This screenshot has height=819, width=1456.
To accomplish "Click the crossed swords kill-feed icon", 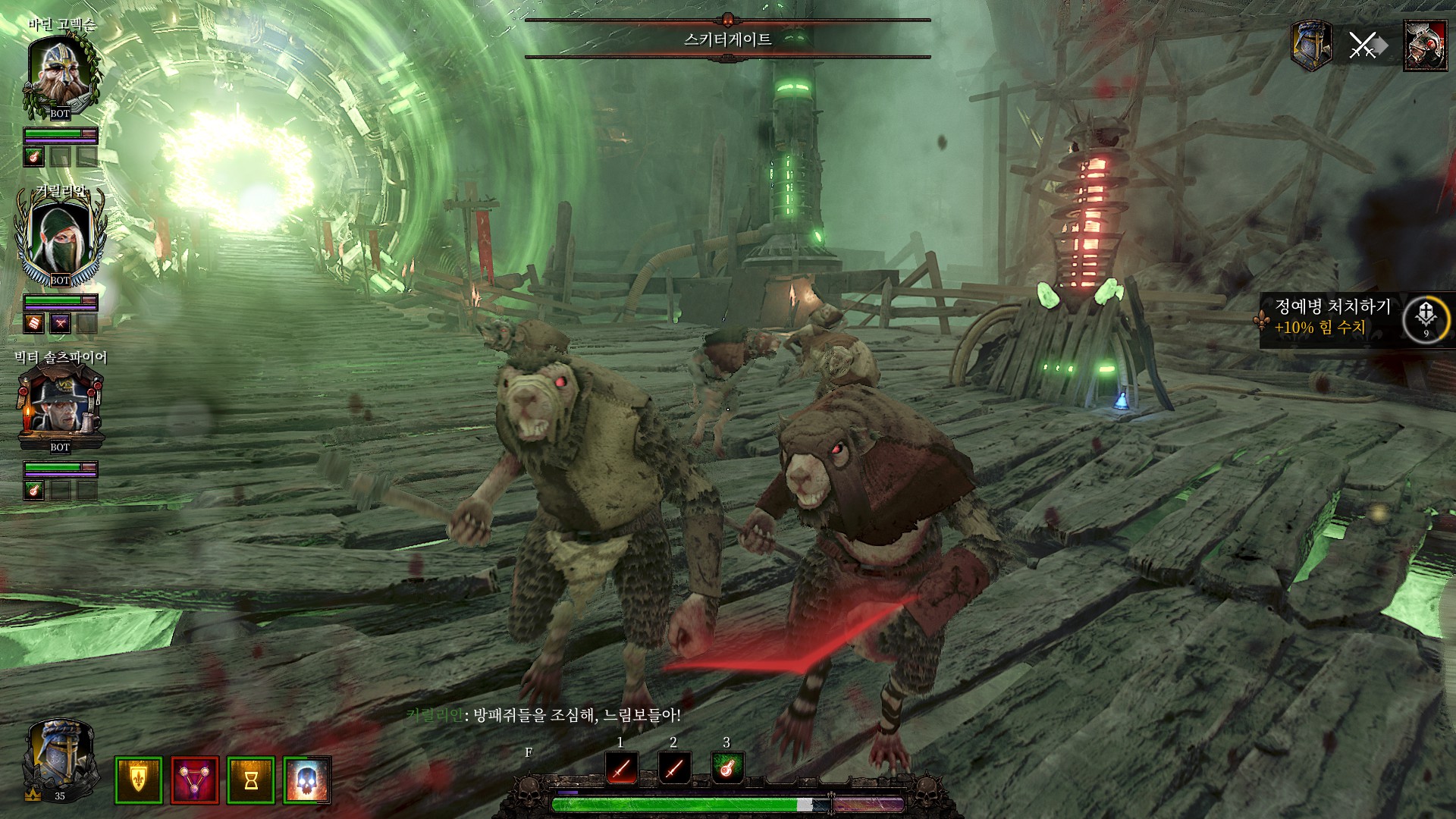I will click(1363, 45).
